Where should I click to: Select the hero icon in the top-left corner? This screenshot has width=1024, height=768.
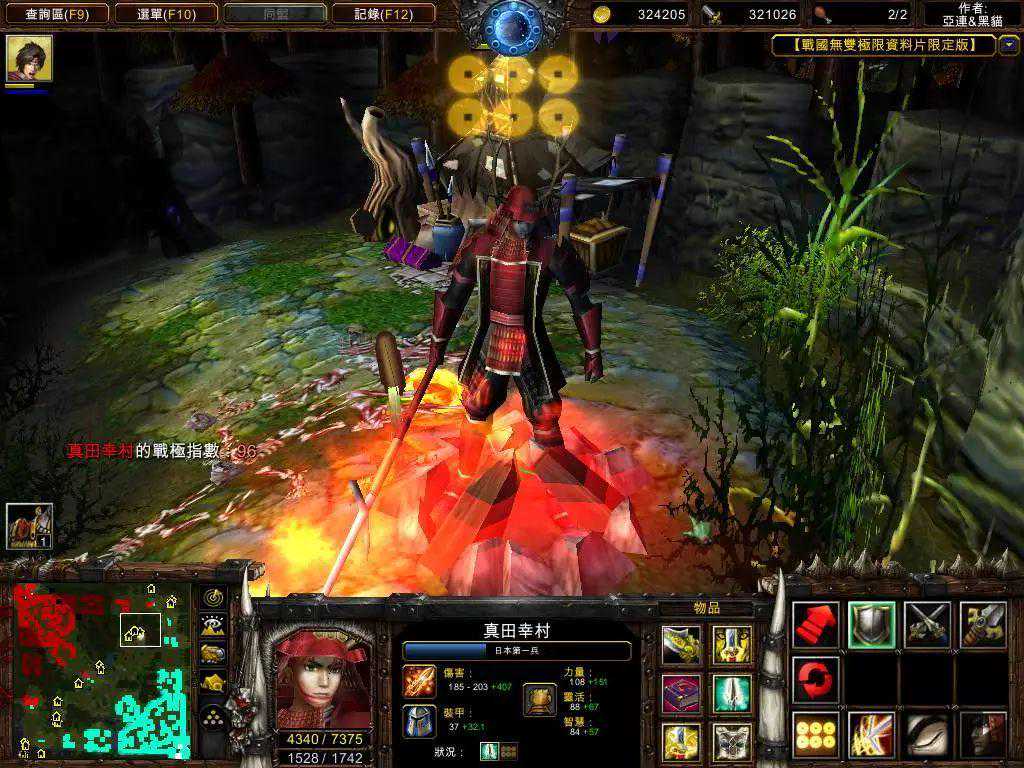29,59
